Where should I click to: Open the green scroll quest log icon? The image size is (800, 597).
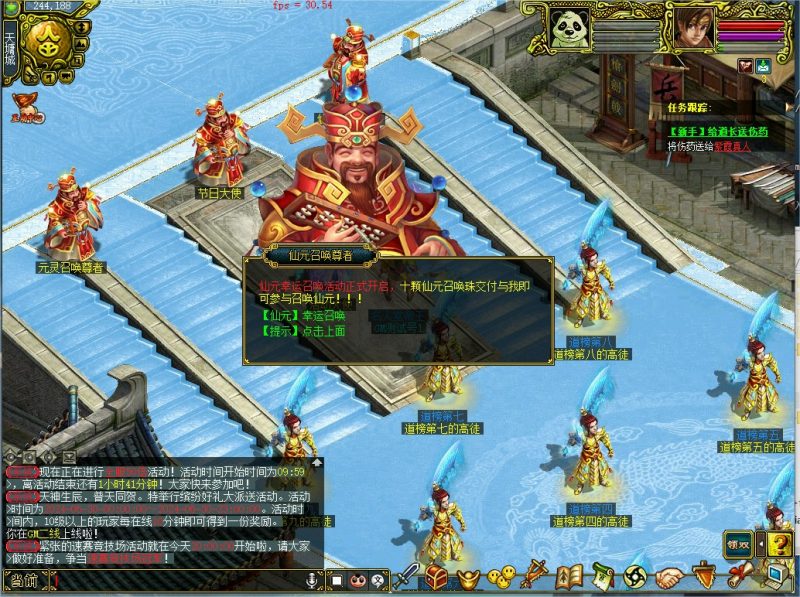tap(602, 577)
